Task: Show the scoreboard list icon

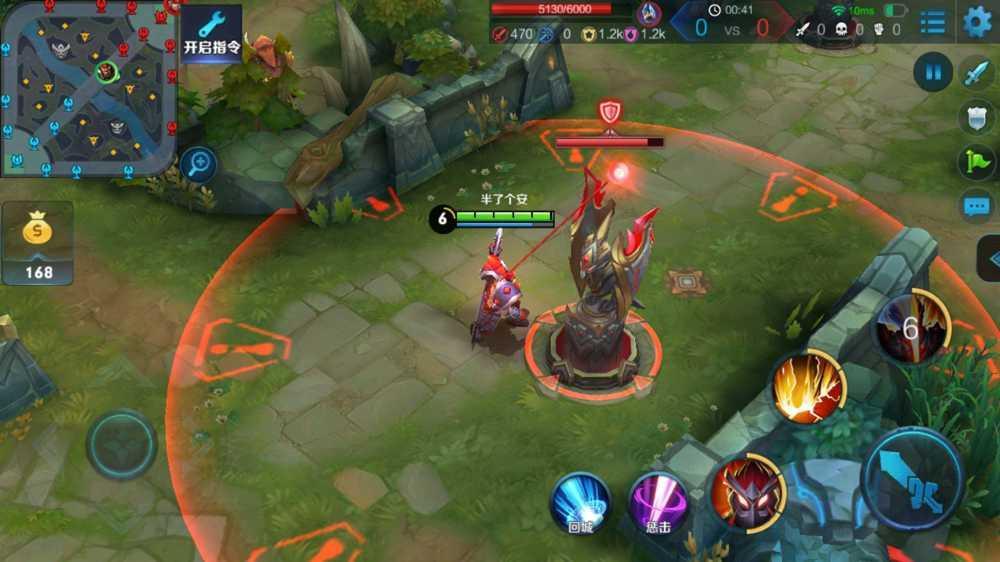Action: [933, 21]
